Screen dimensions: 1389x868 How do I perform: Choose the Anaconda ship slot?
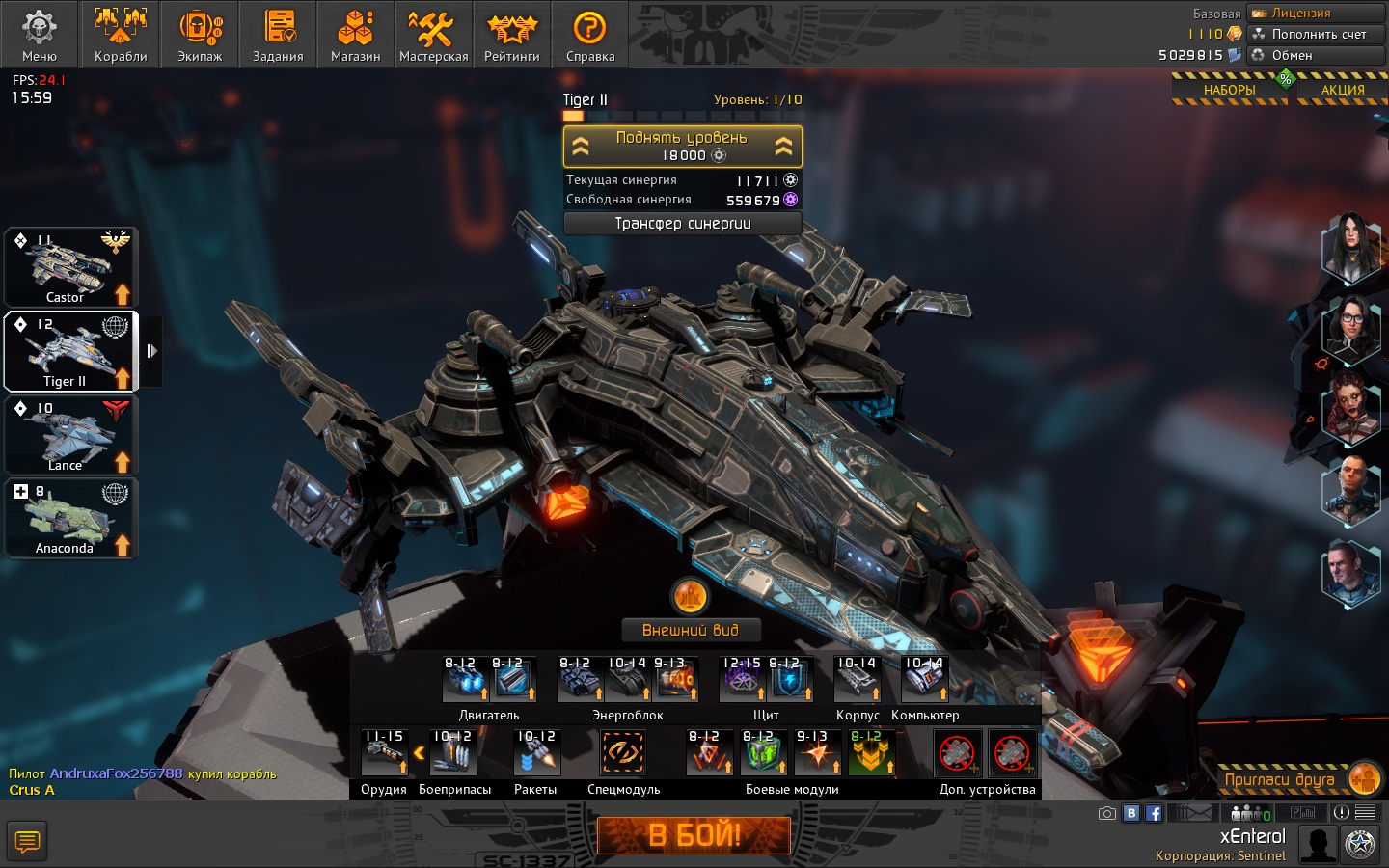(71, 519)
